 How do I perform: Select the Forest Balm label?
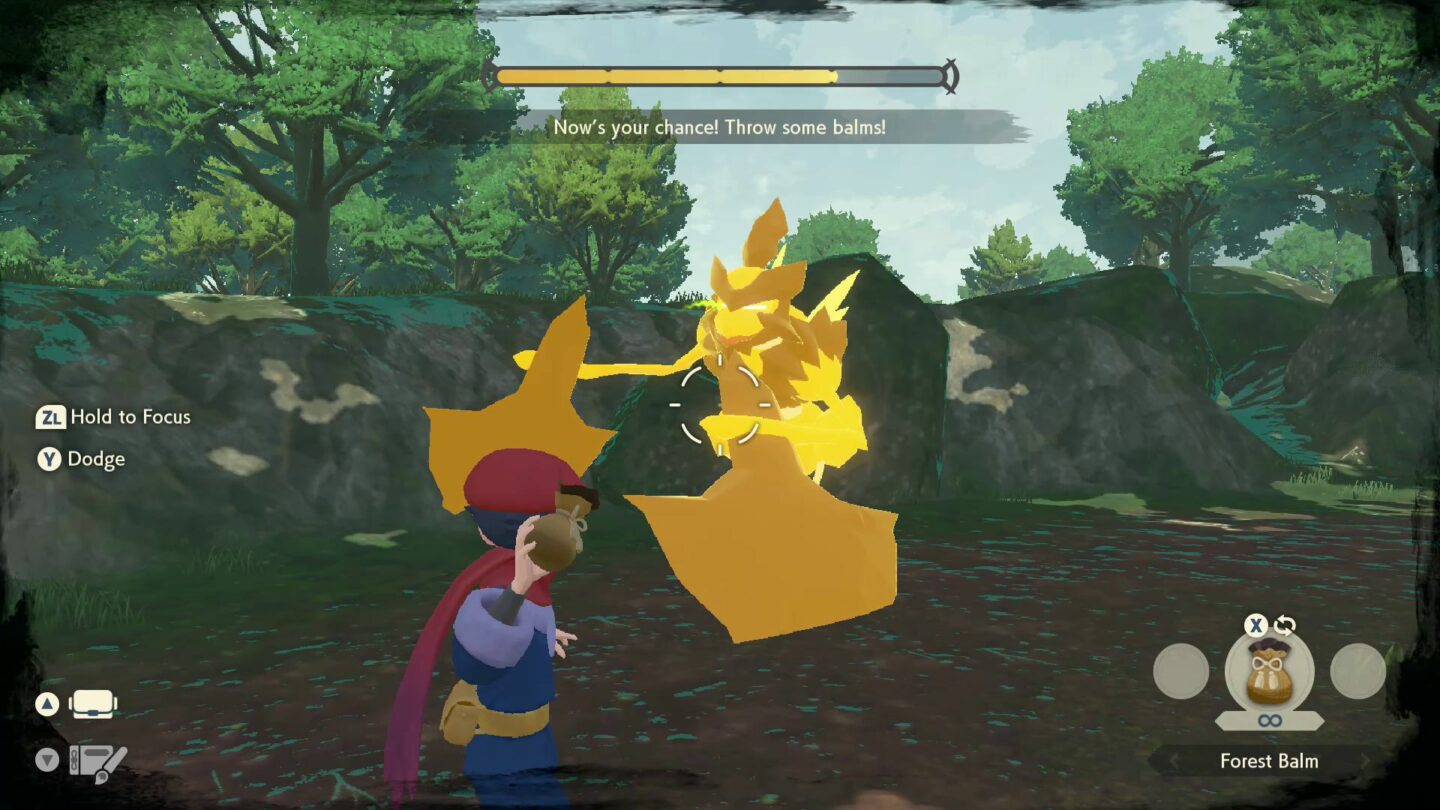[1270, 761]
